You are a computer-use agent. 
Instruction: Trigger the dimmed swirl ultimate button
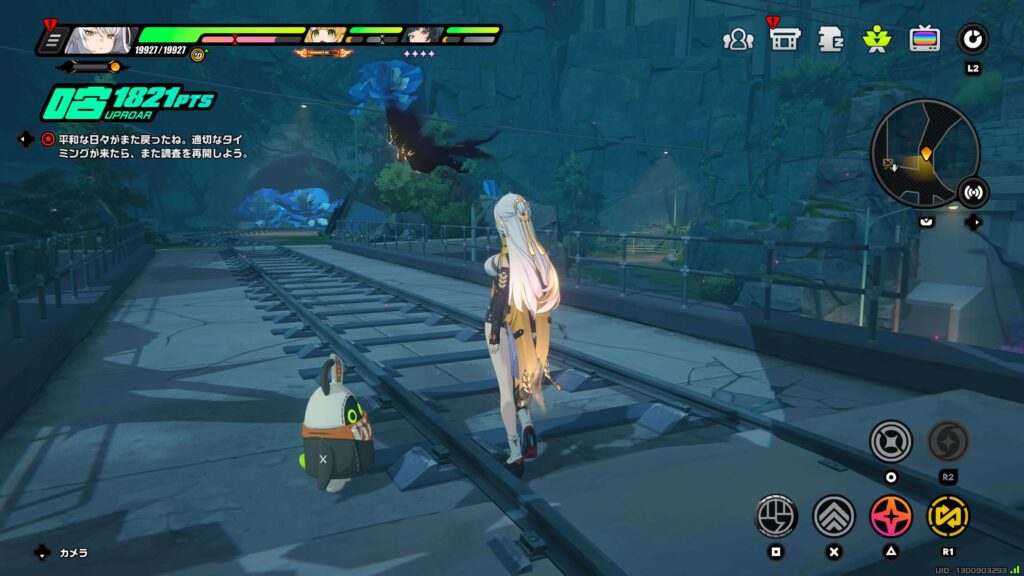pyautogui.click(x=947, y=441)
